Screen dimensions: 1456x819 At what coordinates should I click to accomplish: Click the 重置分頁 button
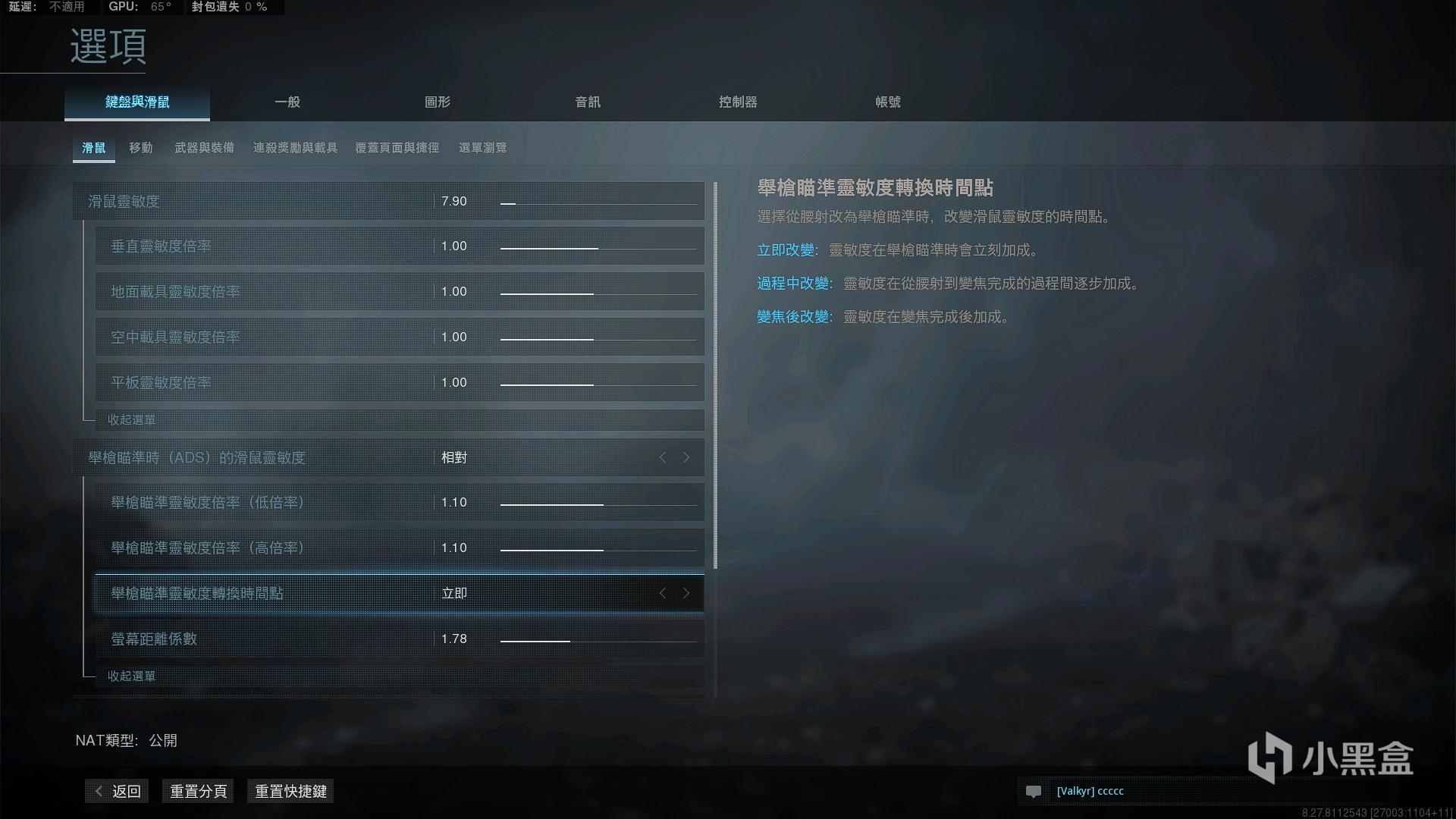click(x=198, y=791)
